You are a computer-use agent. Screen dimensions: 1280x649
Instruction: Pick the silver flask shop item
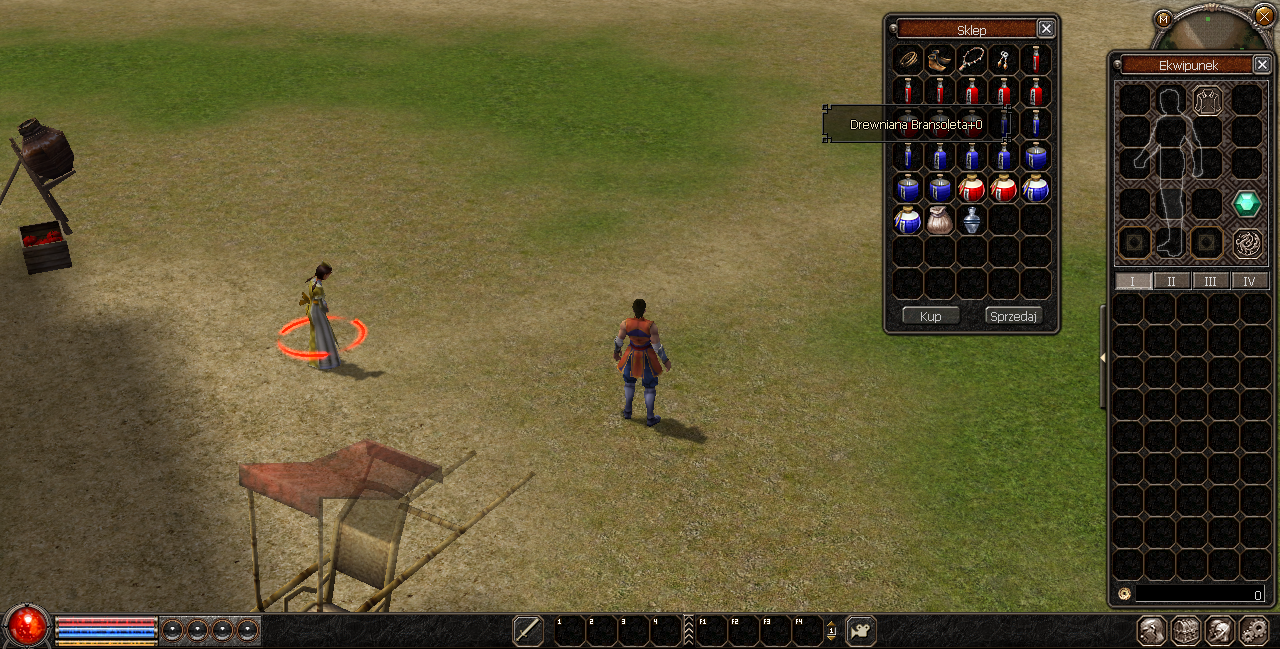click(x=971, y=220)
